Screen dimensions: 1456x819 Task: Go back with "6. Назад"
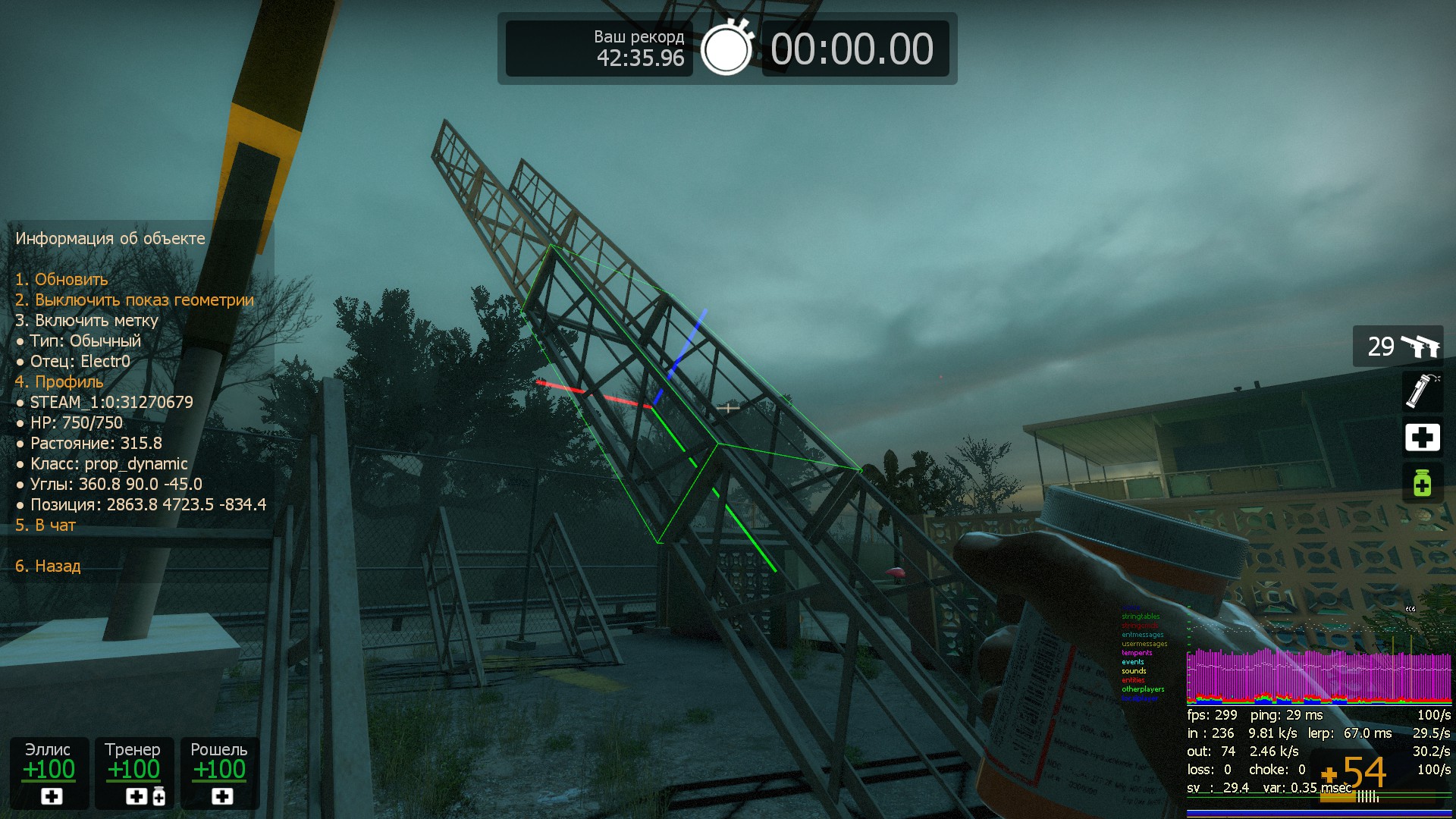click(x=48, y=566)
